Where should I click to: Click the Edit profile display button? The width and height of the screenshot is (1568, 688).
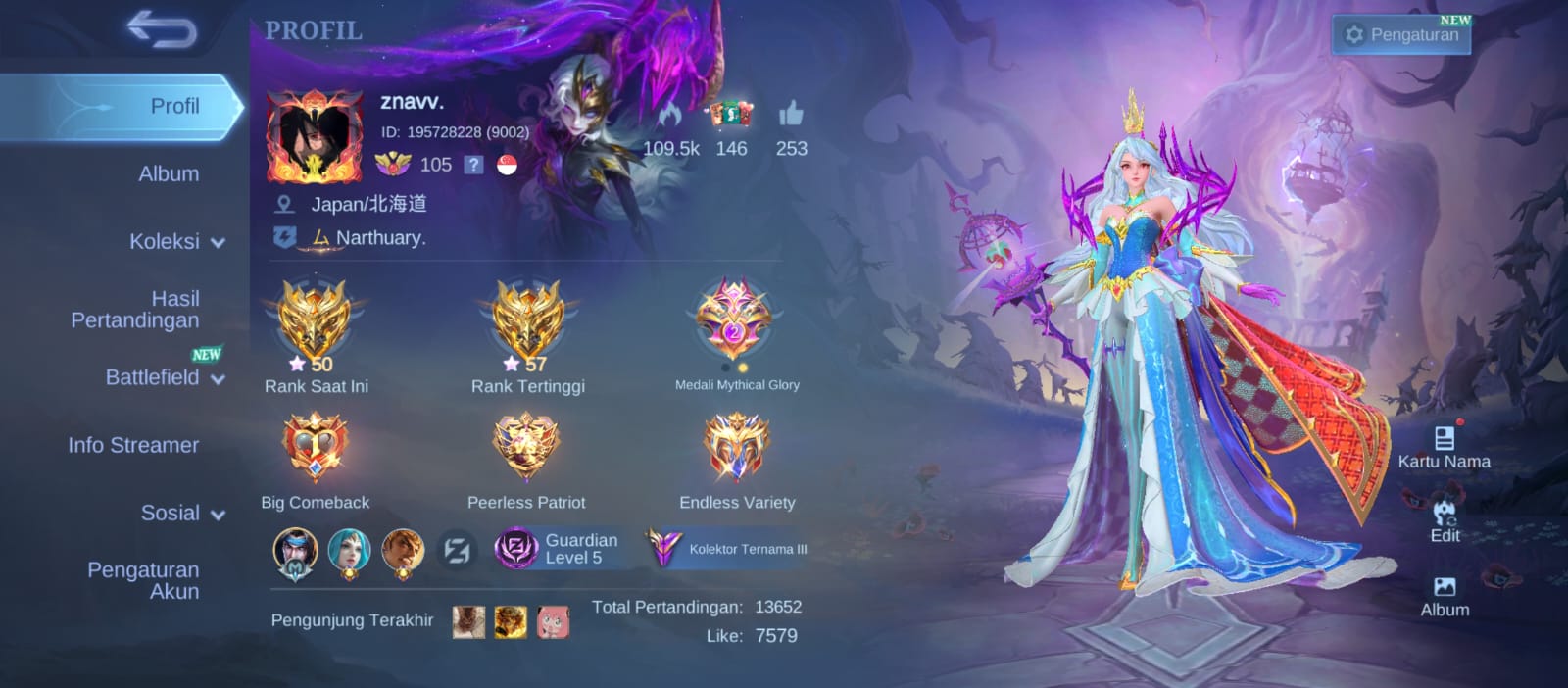[1445, 520]
